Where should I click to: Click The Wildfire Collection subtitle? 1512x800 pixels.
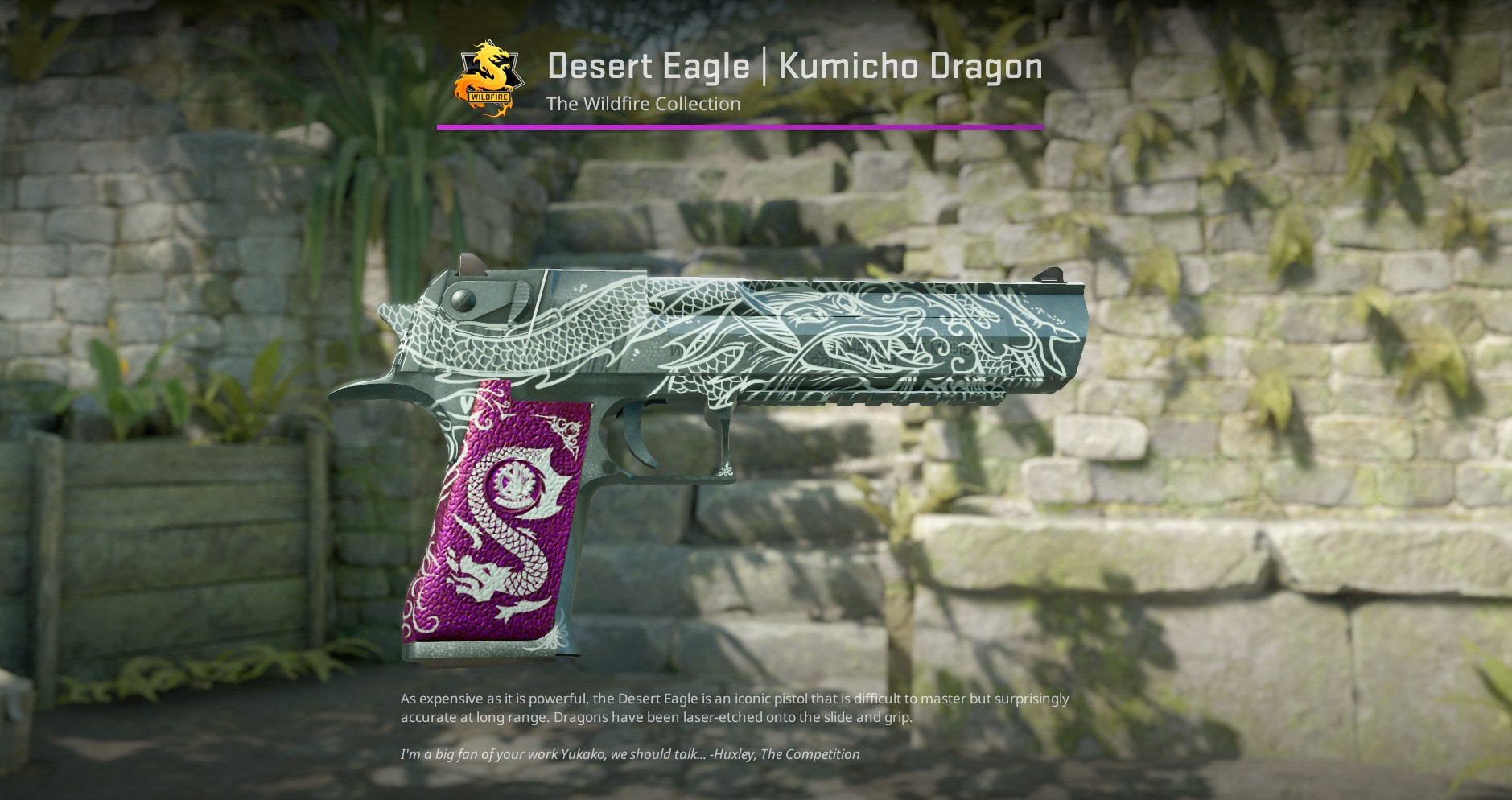[x=642, y=104]
